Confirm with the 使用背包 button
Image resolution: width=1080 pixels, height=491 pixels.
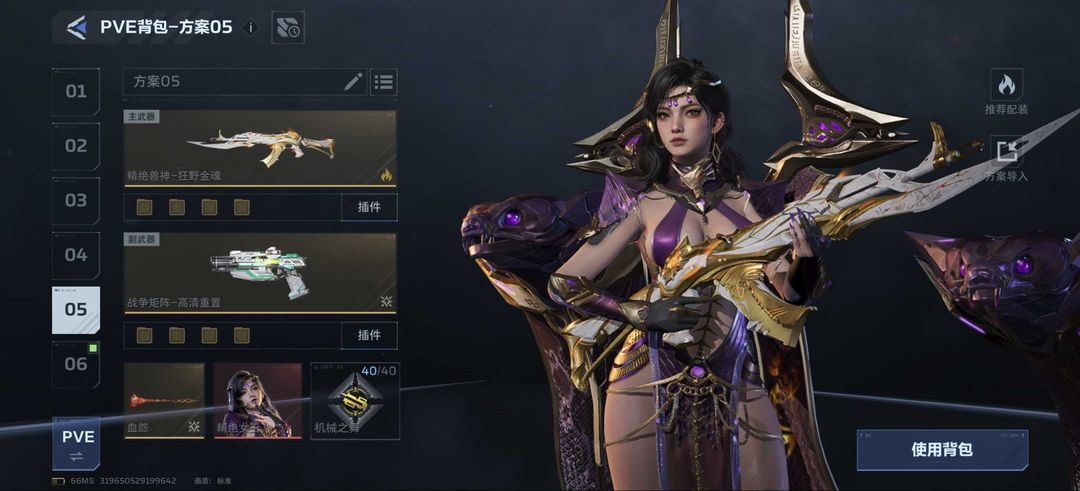coord(941,450)
